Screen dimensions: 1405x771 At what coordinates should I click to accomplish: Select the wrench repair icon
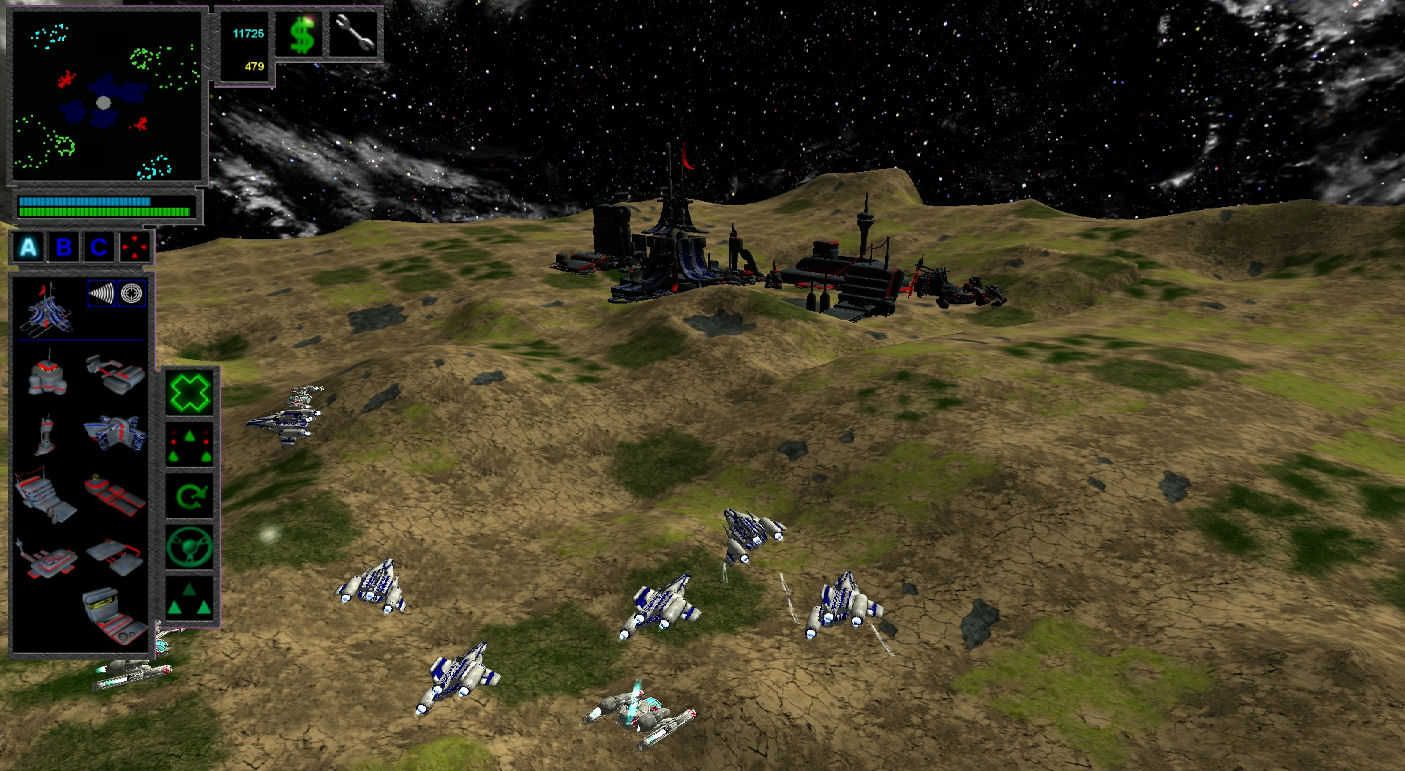point(356,32)
